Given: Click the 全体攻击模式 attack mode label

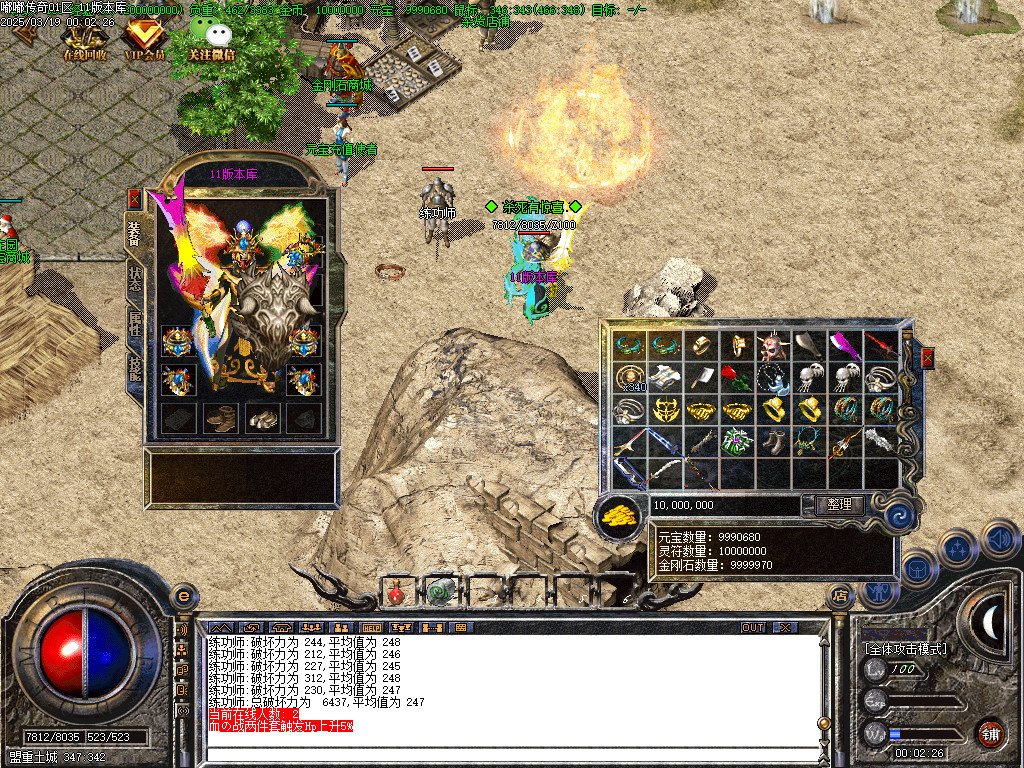Looking at the screenshot, I should [906, 649].
